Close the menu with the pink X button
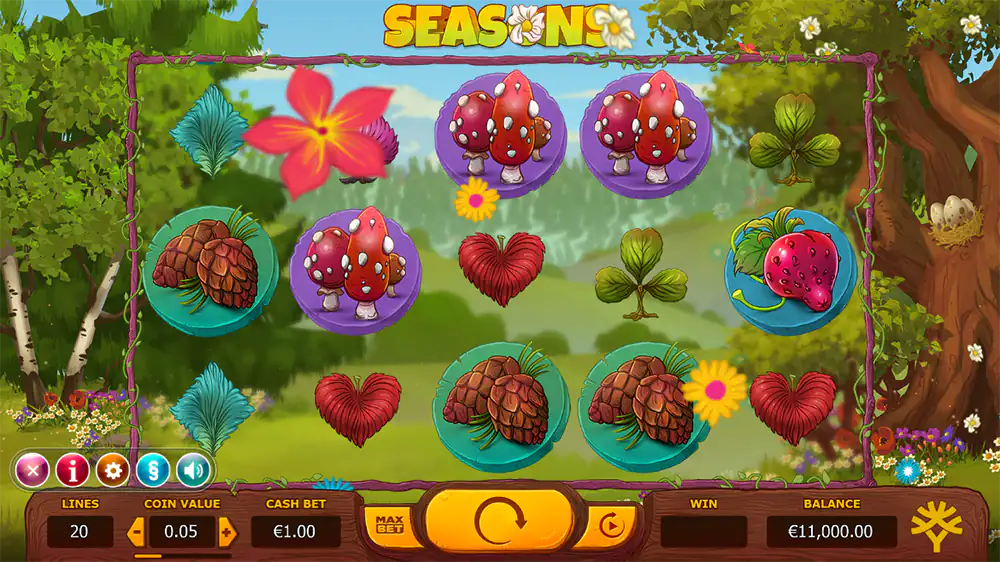This screenshot has height=562, width=1000. pyautogui.click(x=32, y=469)
